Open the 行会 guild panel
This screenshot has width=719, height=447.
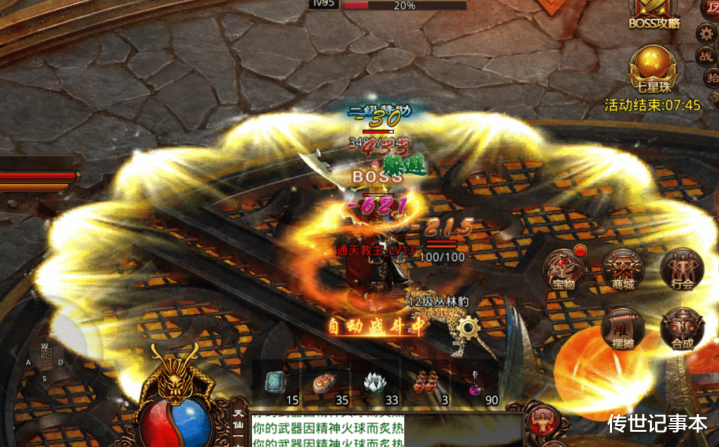[682, 269]
